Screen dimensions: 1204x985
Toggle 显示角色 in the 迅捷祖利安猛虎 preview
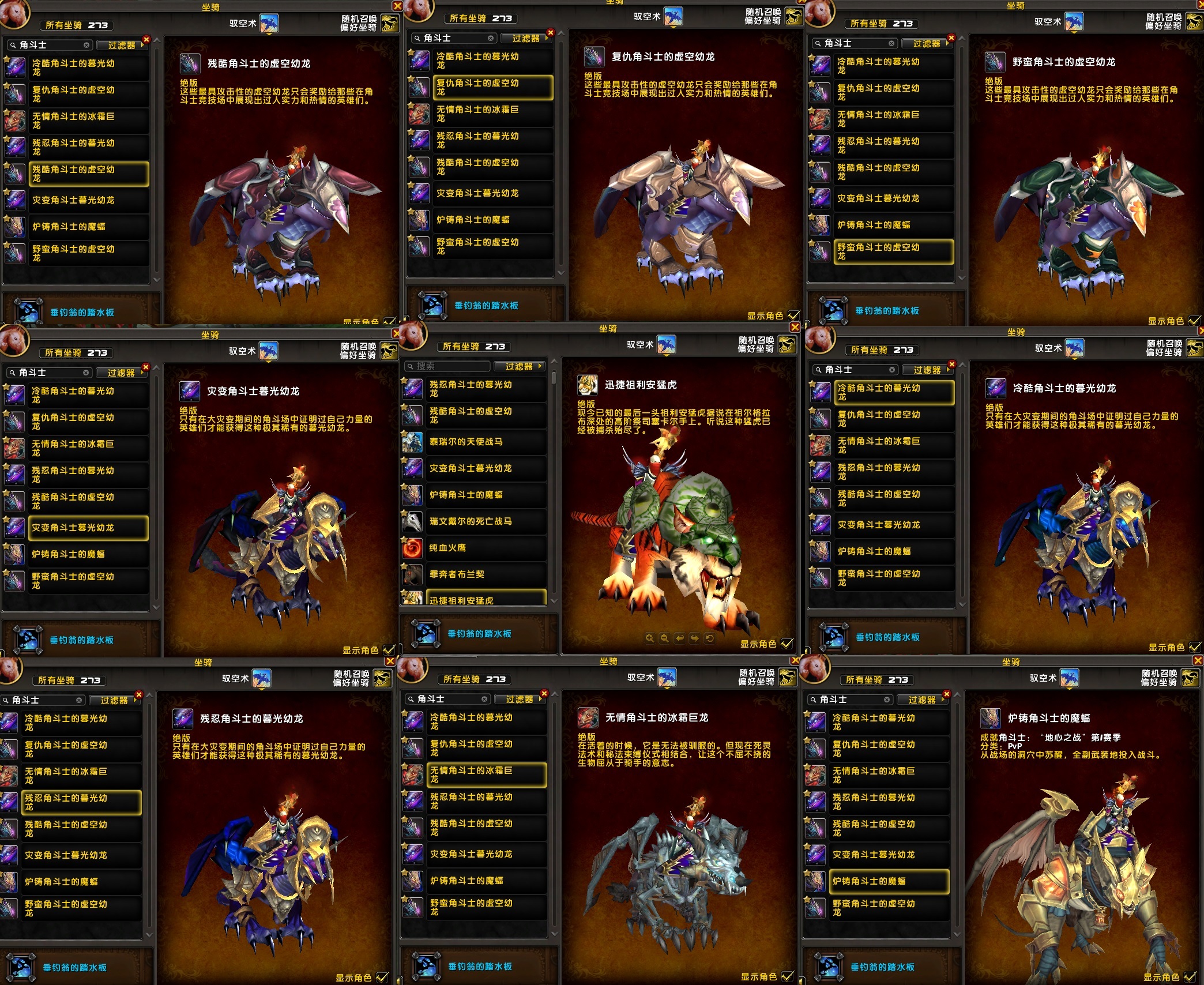coord(787,644)
